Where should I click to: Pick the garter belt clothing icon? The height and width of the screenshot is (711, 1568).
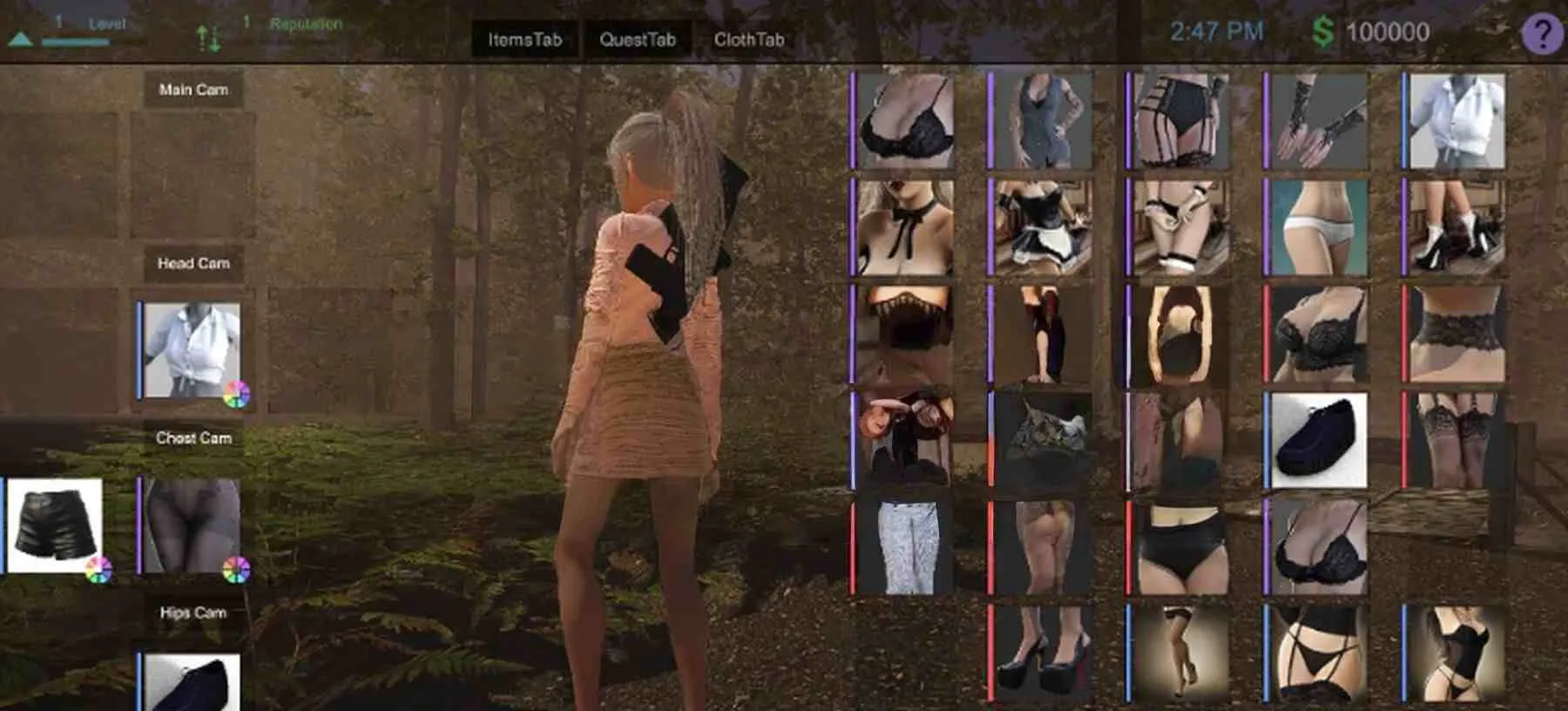[x=1180, y=122]
